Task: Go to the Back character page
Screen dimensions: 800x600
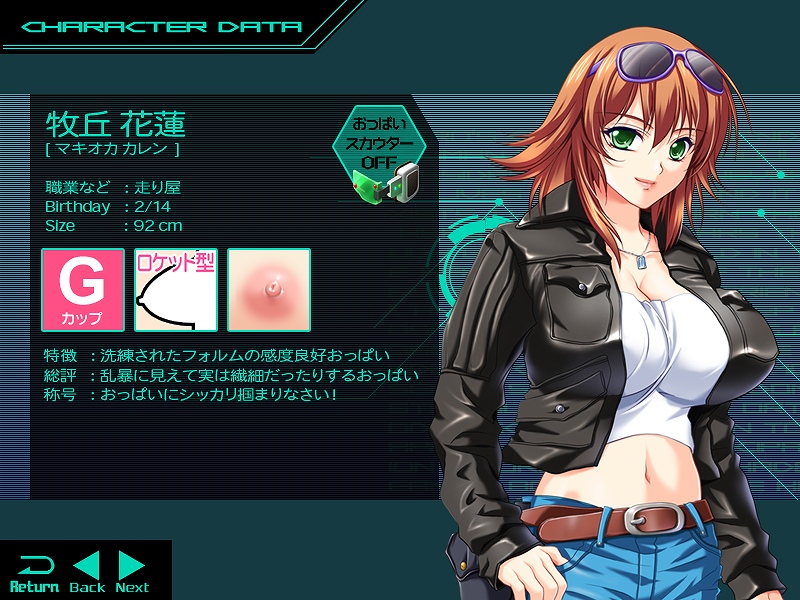Action: tap(88, 571)
